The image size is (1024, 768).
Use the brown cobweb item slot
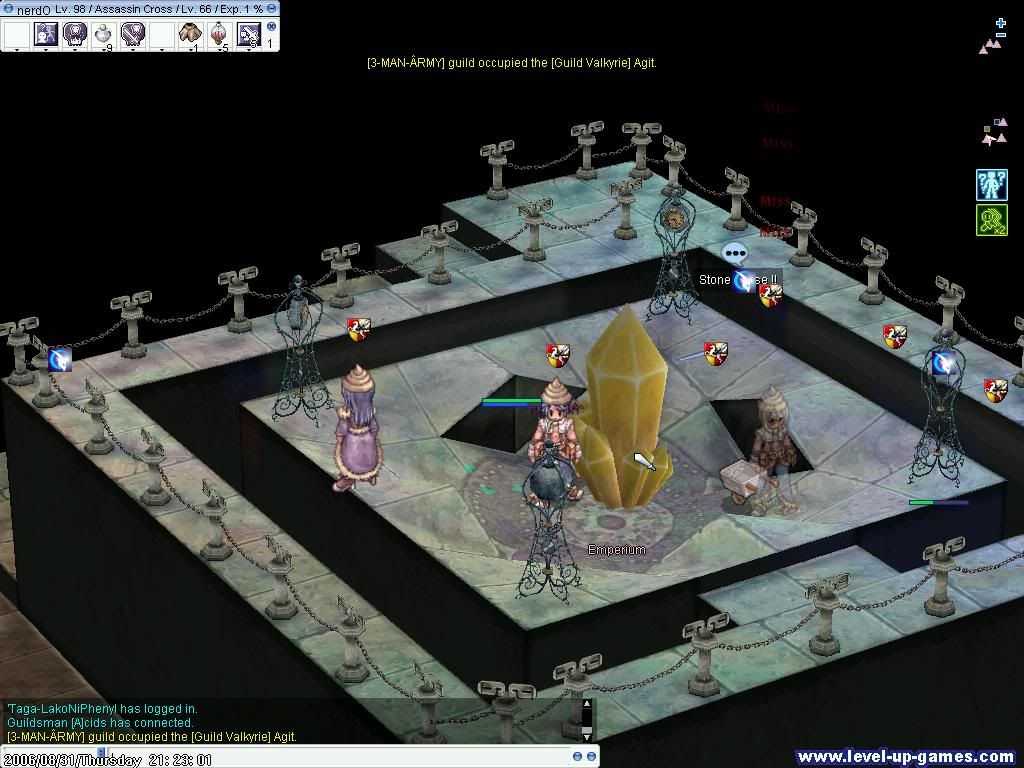click(190, 34)
